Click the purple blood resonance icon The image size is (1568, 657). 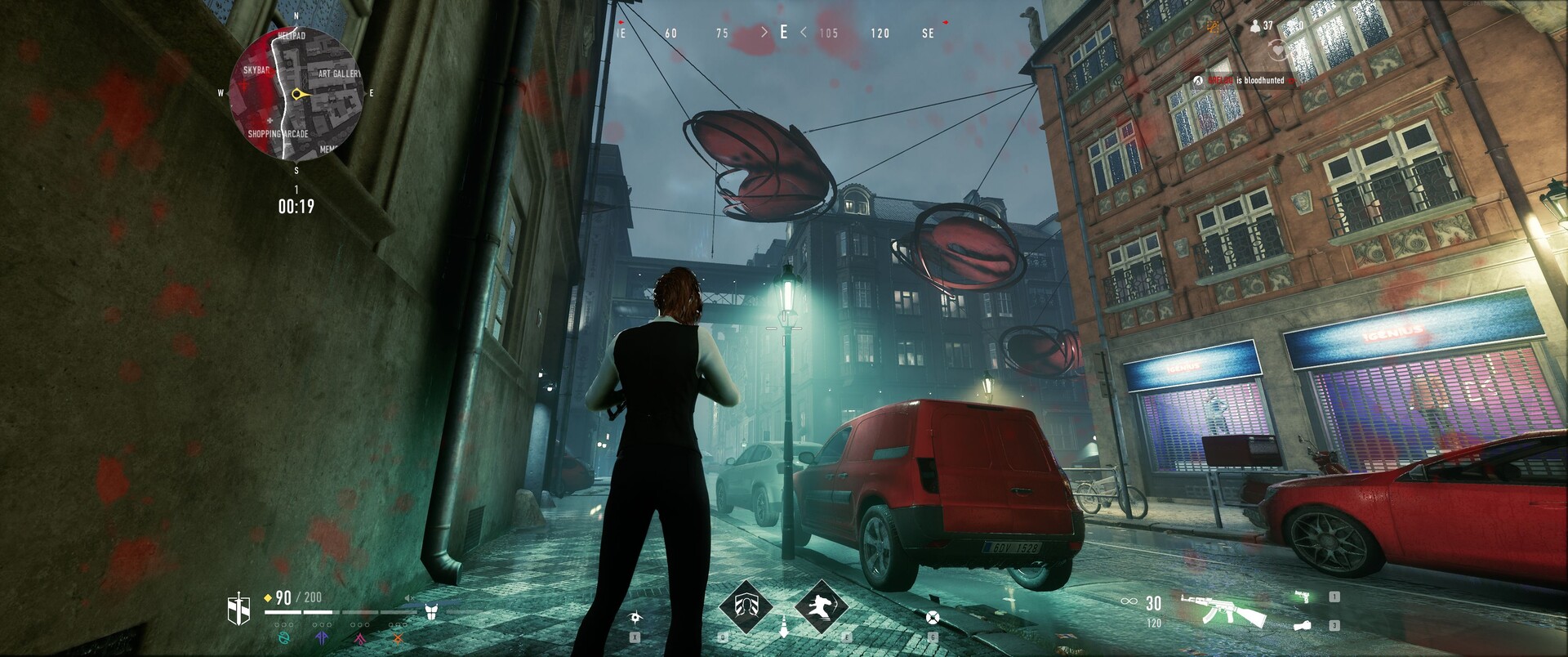pos(323,636)
